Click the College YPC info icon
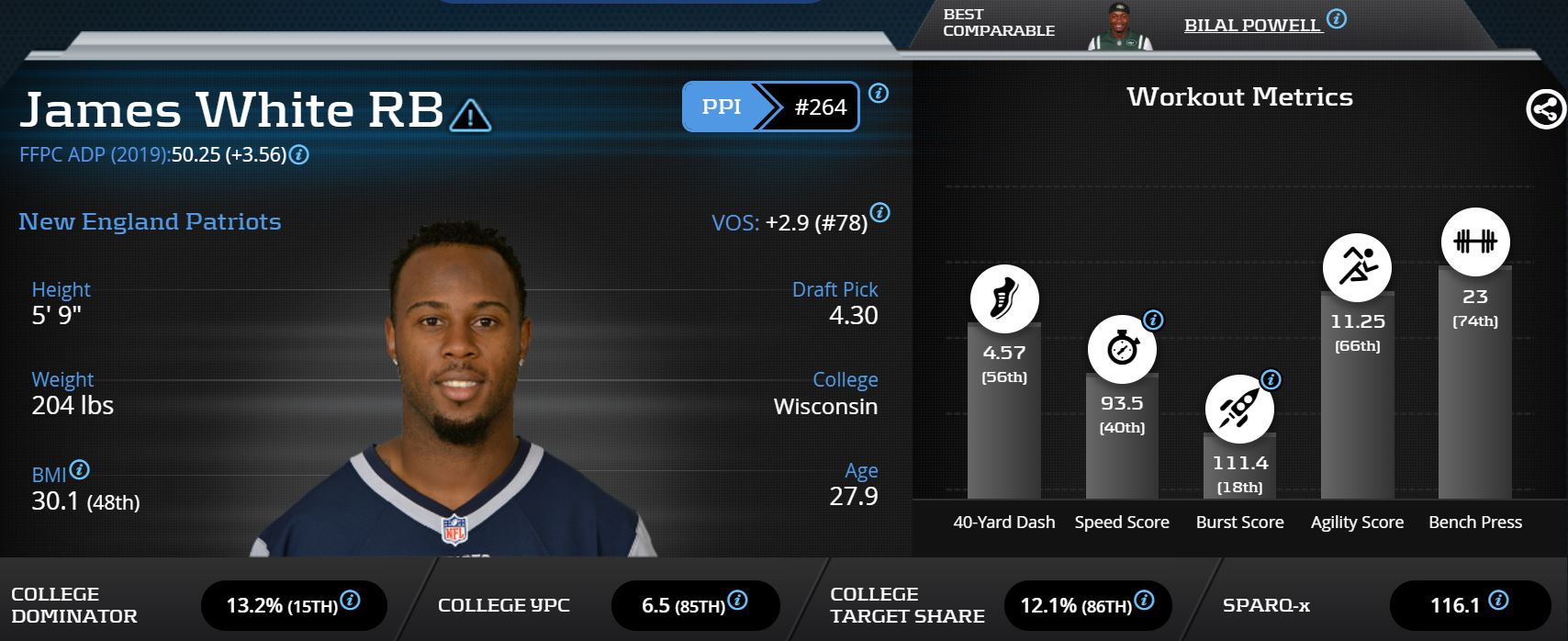The height and width of the screenshot is (641, 1568). pos(737,601)
